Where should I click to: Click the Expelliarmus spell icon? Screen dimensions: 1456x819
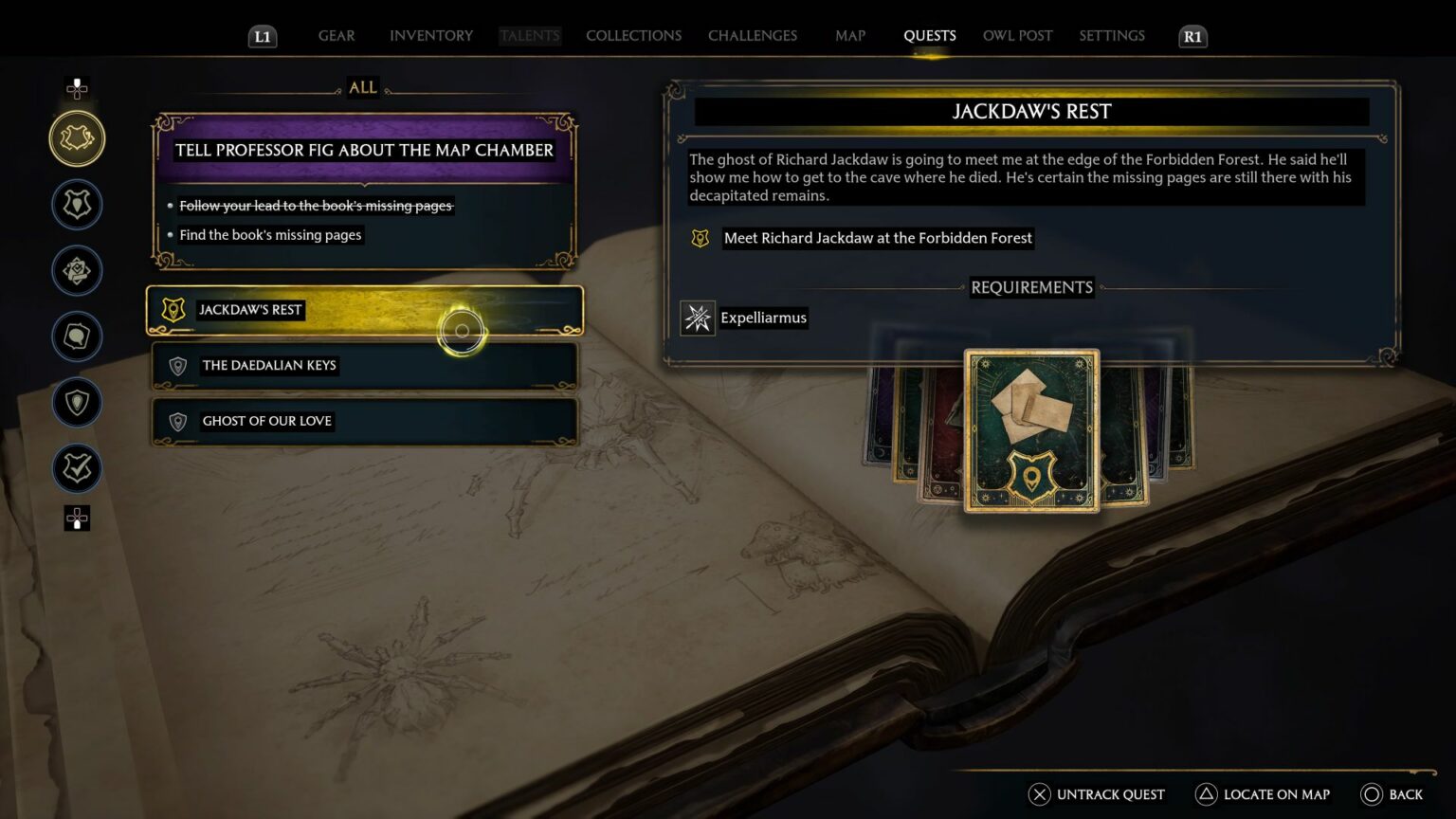click(699, 318)
